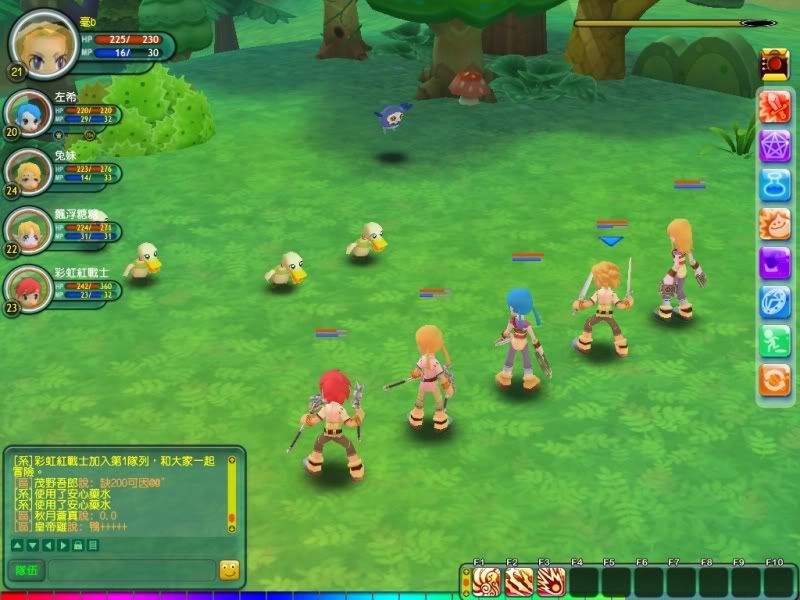Click the purple square sidebar icon
The image size is (800, 600).
[775, 262]
